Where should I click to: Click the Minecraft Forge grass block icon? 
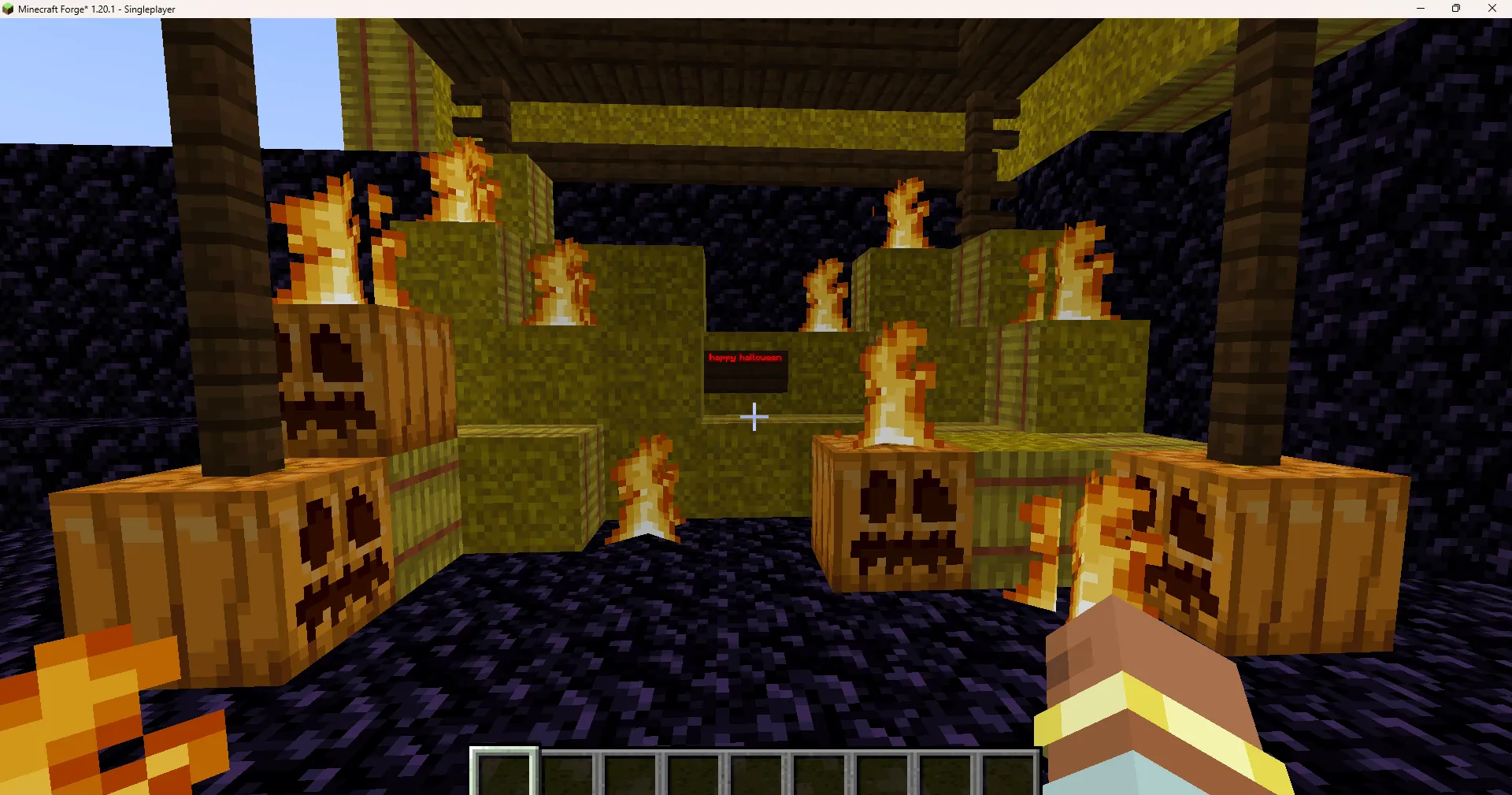click(8, 9)
